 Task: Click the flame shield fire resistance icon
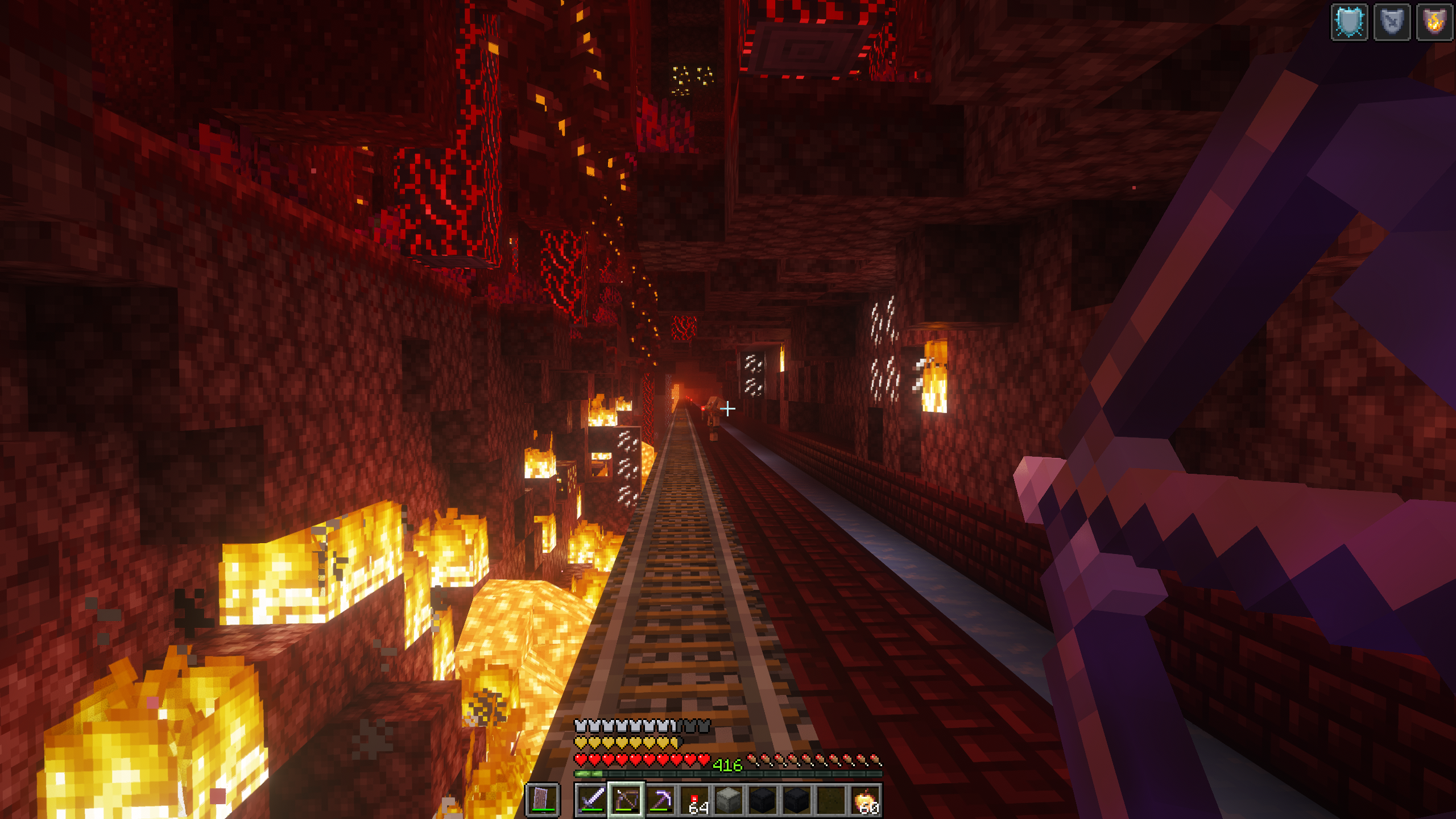pos(1434,23)
